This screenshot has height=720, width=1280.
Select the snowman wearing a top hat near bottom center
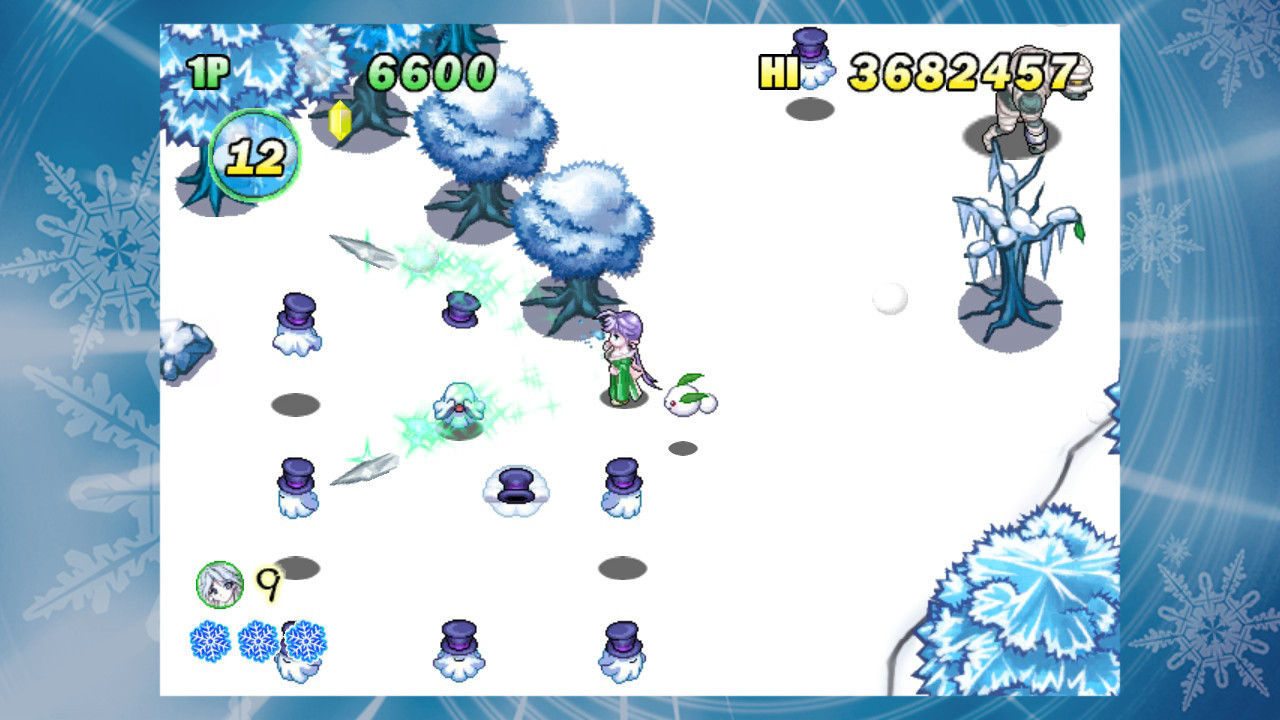(x=518, y=490)
